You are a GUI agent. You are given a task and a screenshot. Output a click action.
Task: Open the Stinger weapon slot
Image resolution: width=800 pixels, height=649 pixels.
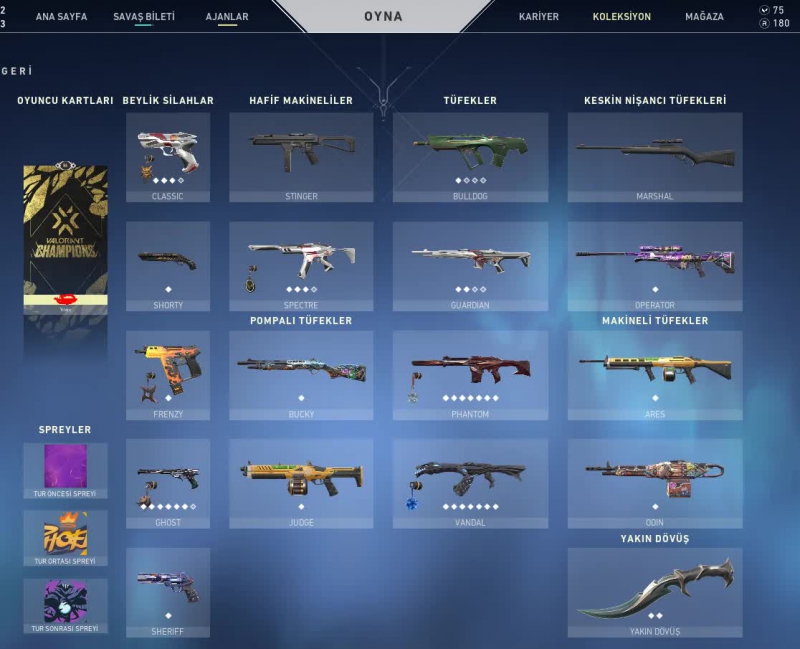pos(301,157)
